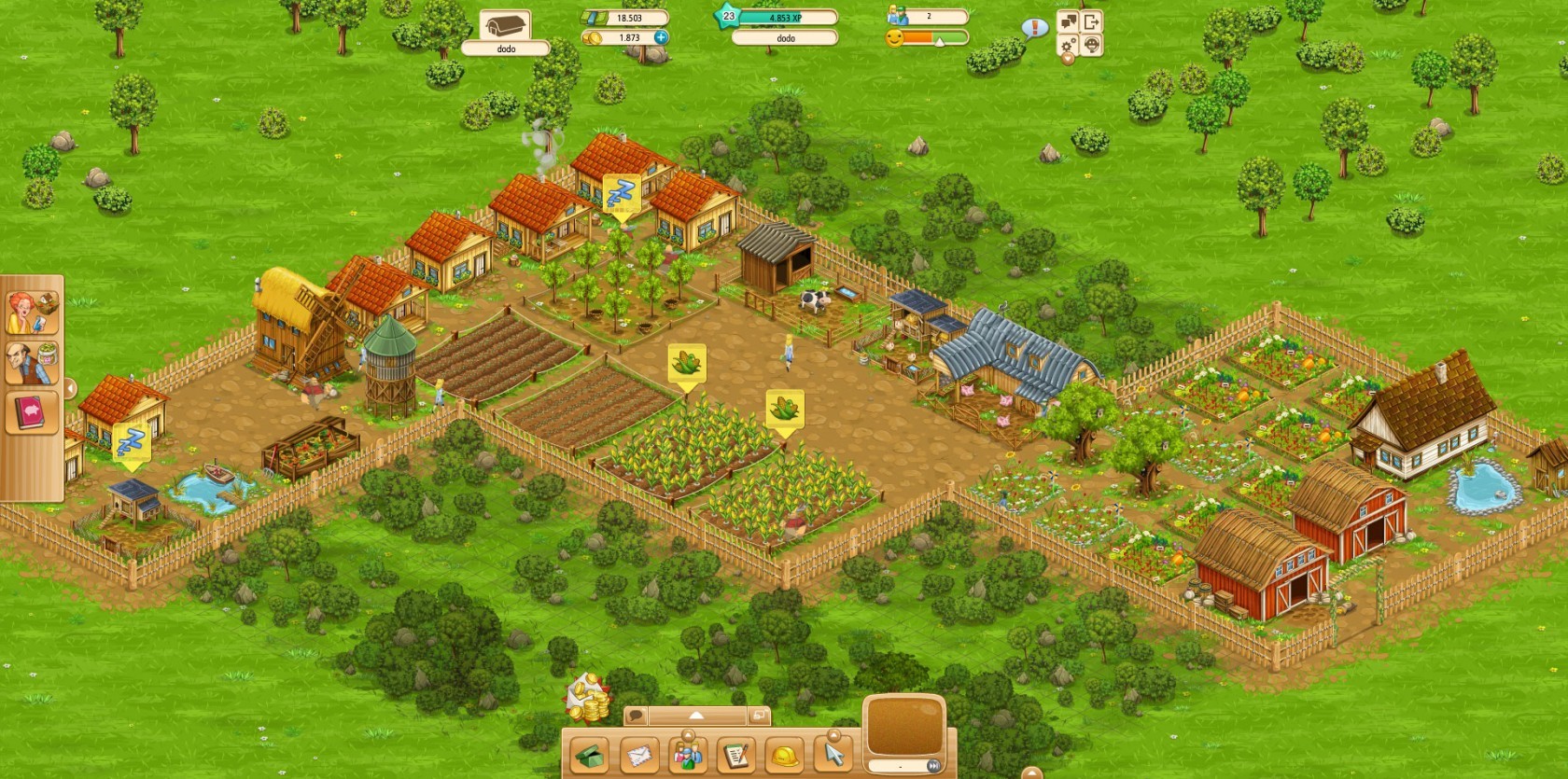Open the chat bubbles button
This screenshot has height=779, width=1568.
(x=1069, y=21)
